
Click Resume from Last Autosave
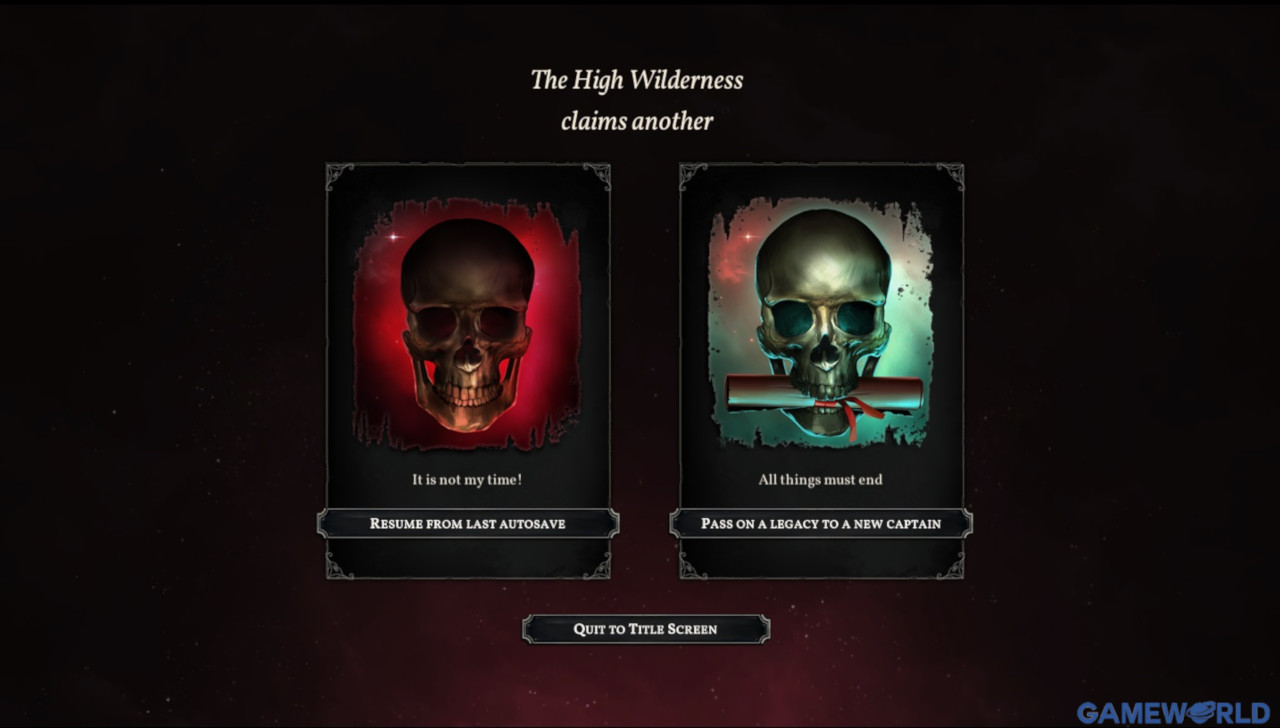click(x=467, y=523)
